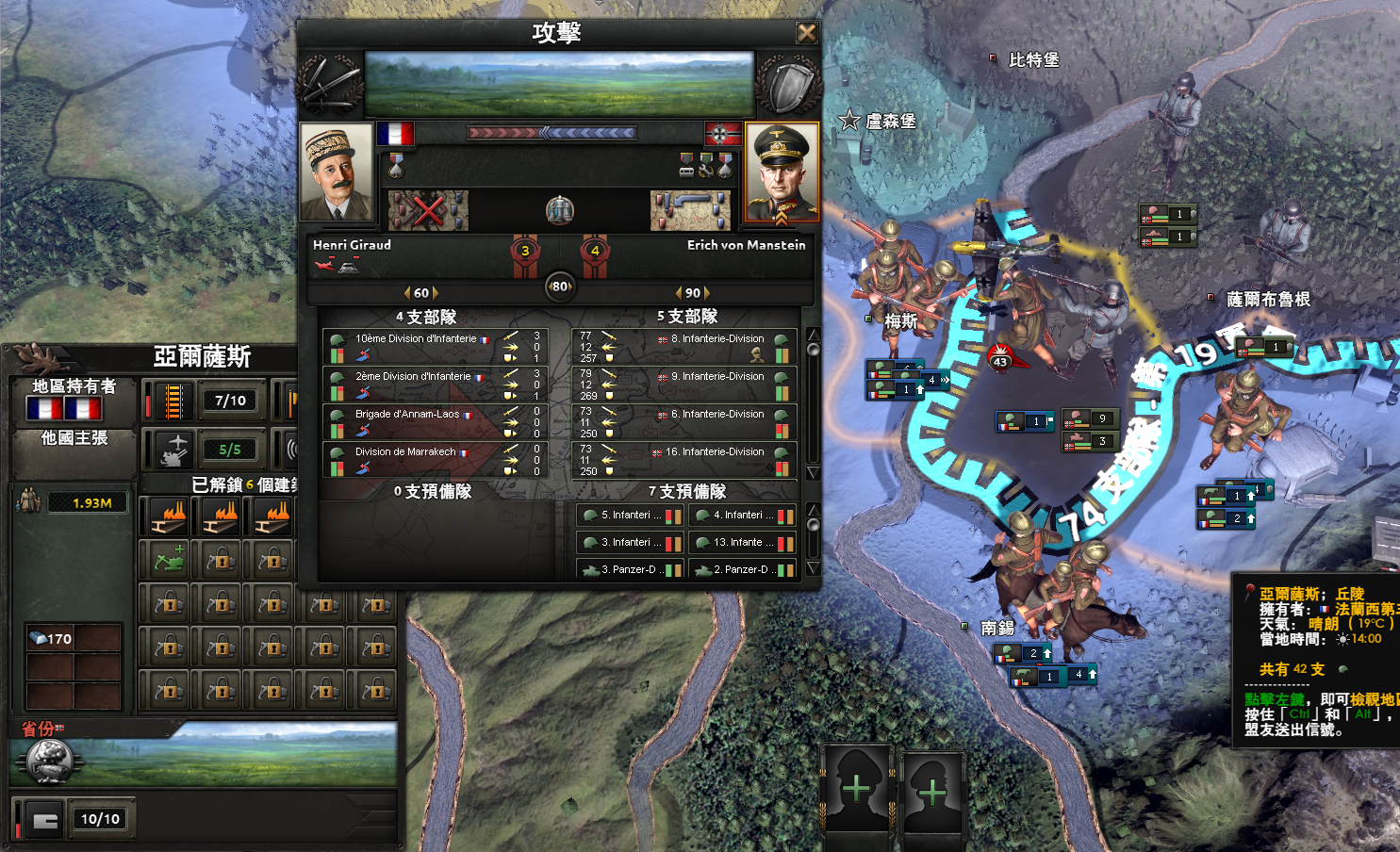Viewport: 1400px width, 852px height.
Task: Close the 攻擊 battle window
Action: coord(806,33)
